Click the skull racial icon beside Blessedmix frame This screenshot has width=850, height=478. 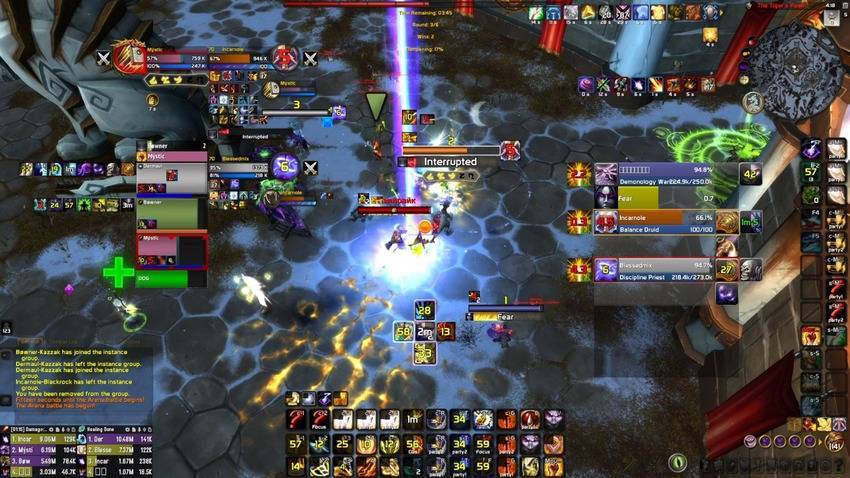point(749,270)
